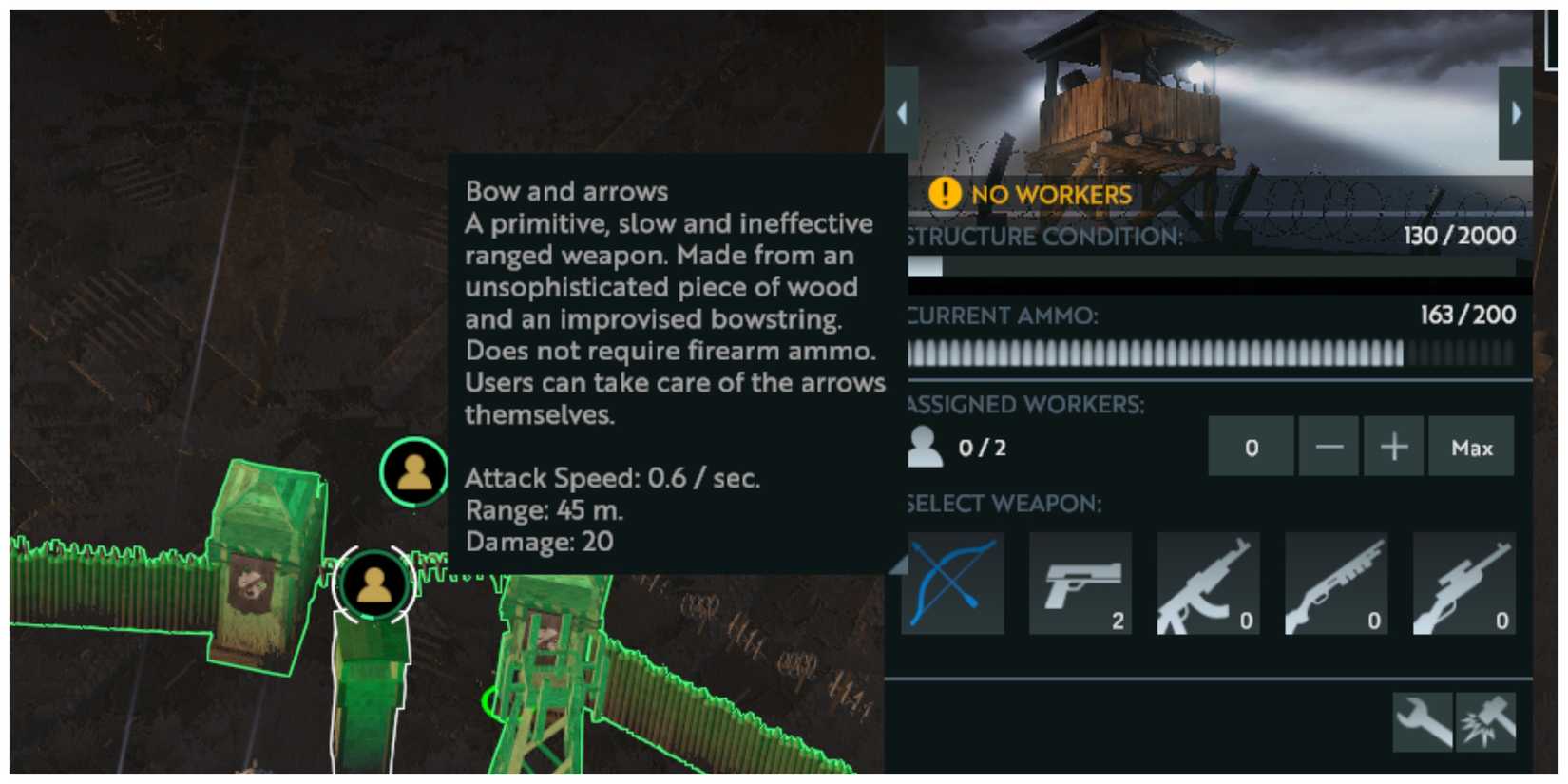Expand the next structure with the right arrow
1568x784 pixels.
1518,111
